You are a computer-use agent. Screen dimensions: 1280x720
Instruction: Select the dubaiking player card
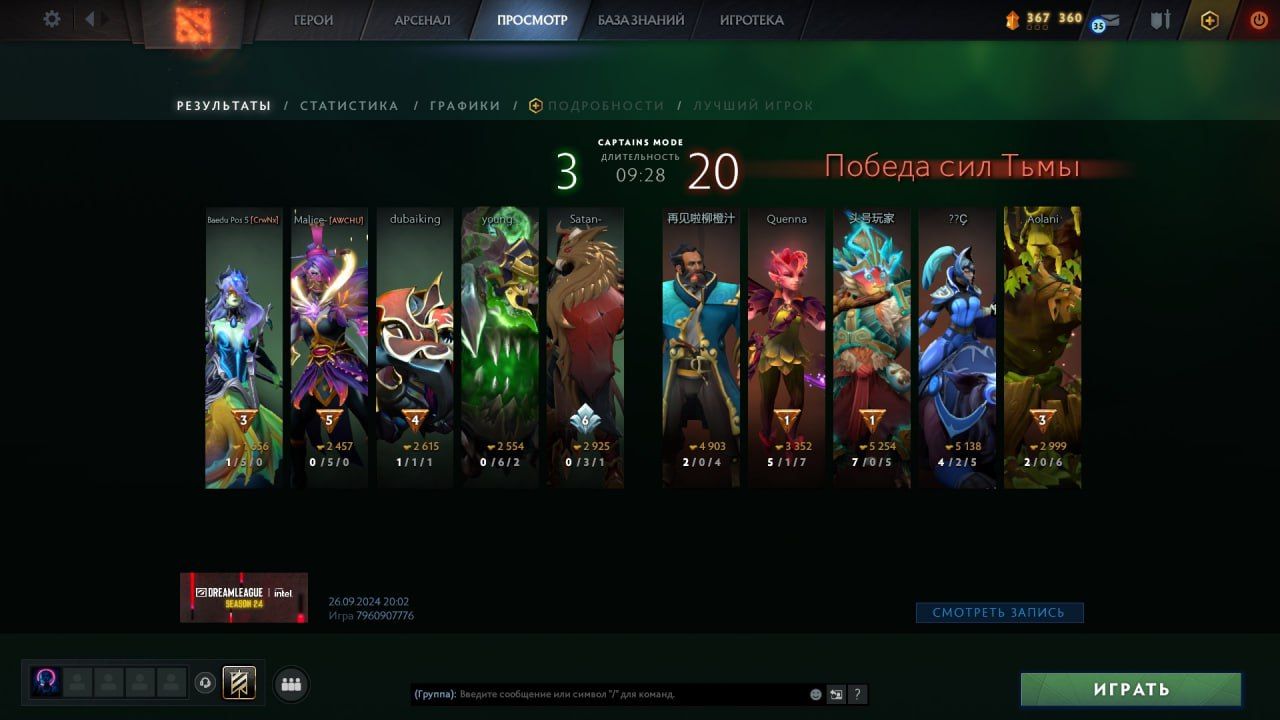tap(415, 347)
